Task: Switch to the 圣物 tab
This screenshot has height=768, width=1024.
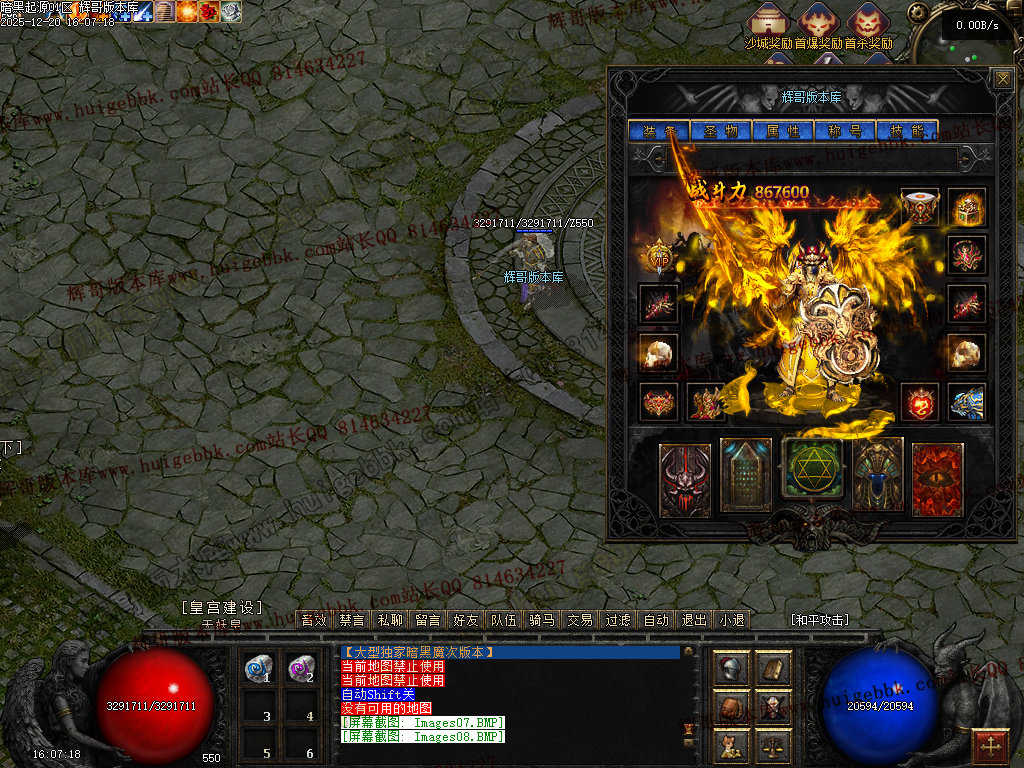Action: tap(720, 131)
